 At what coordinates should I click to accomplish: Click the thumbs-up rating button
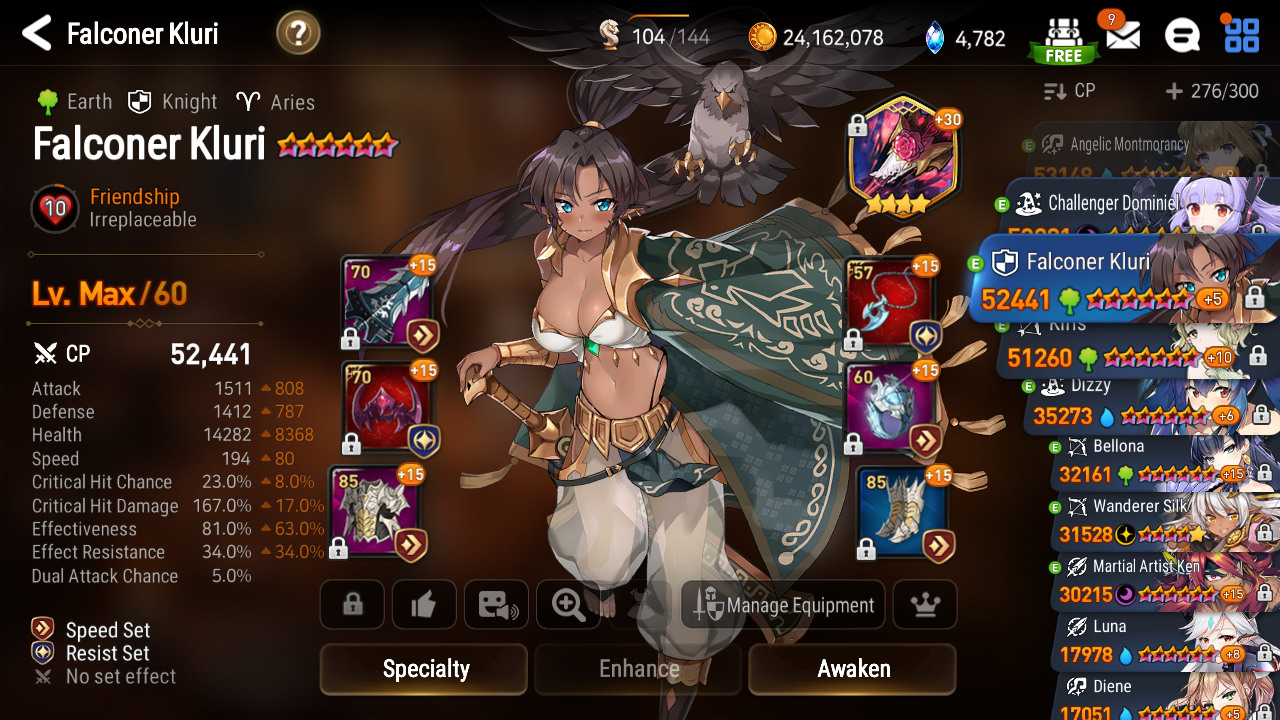tap(424, 605)
